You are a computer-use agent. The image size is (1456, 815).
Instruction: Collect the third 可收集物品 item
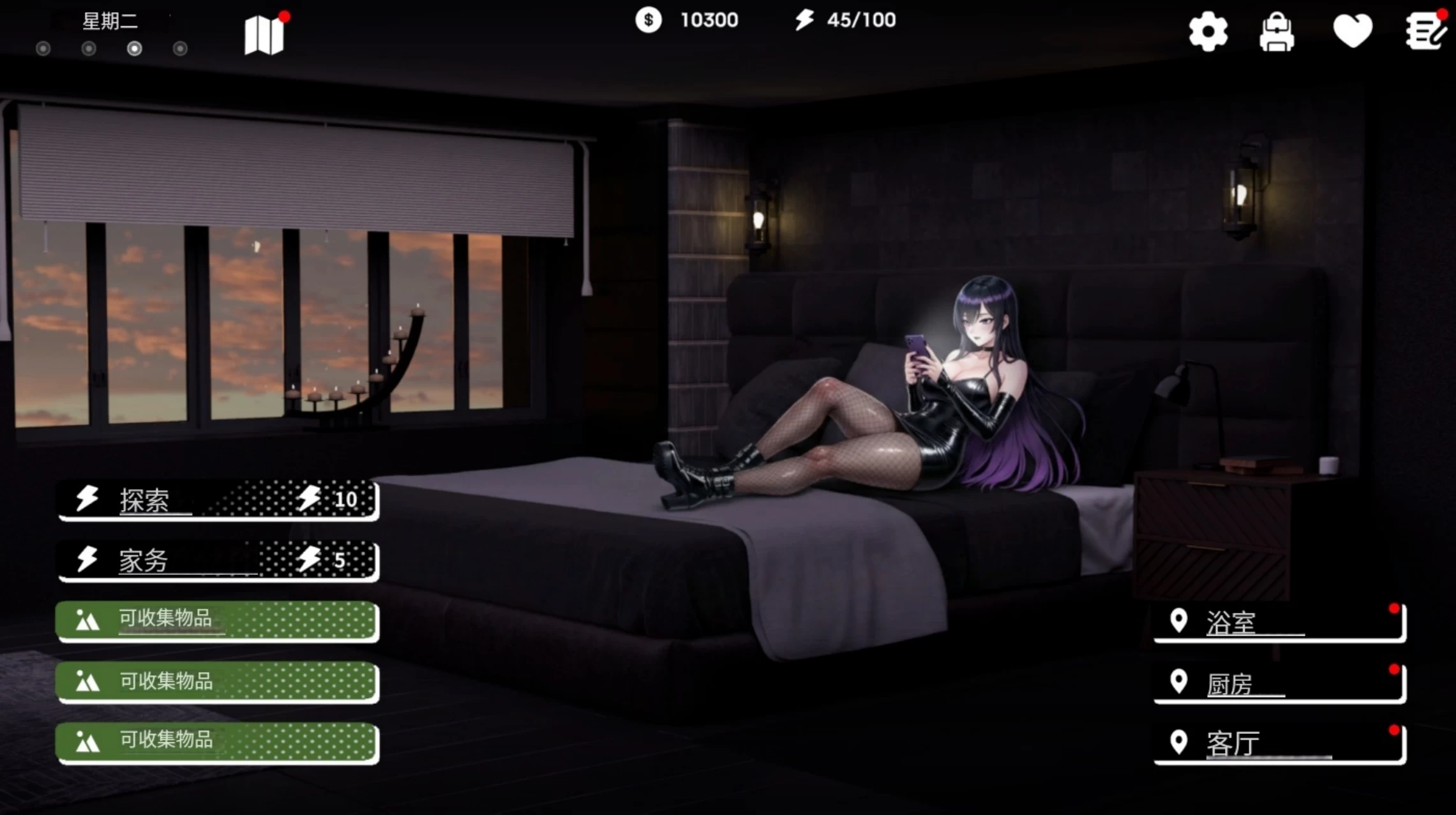217,742
